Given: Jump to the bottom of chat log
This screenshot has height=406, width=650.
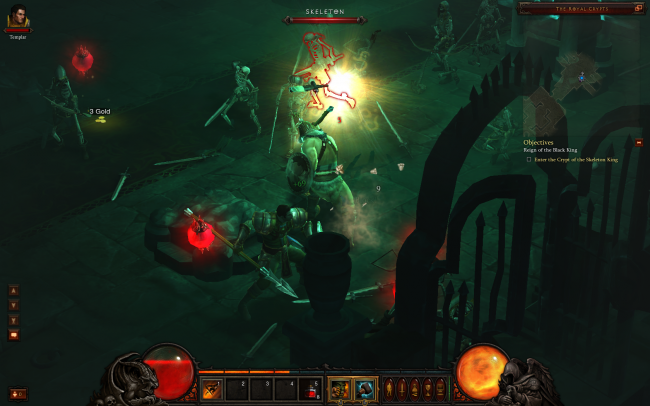Looking at the screenshot, I should click(14, 320).
